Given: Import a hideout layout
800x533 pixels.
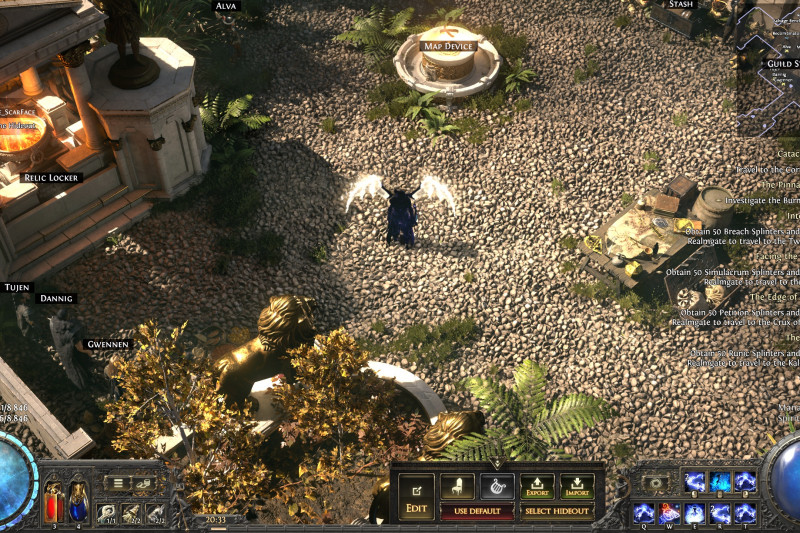Looking at the screenshot, I should pyautogui.click(x=577, y=487).
